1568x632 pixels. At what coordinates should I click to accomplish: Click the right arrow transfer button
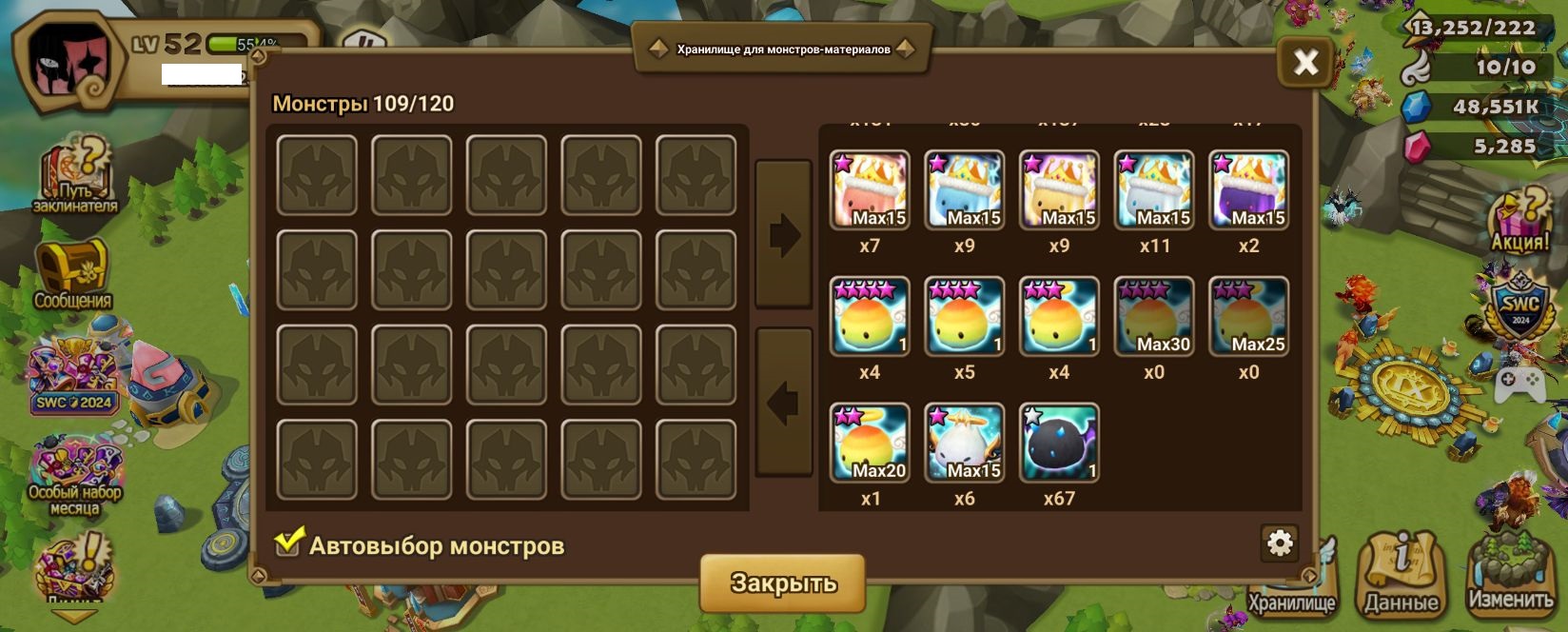783,234
